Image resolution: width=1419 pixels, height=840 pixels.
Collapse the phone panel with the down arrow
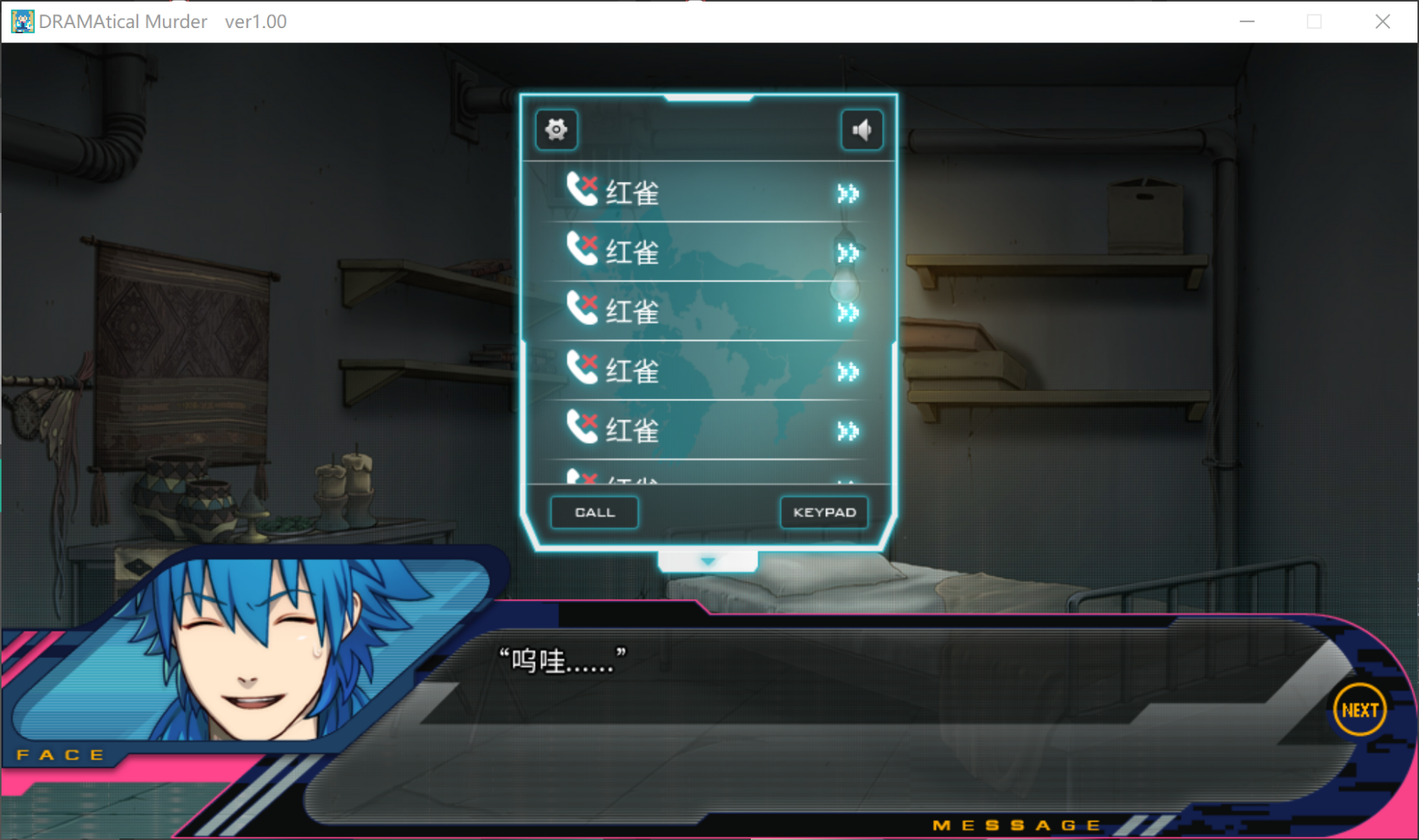pos(708,561)
